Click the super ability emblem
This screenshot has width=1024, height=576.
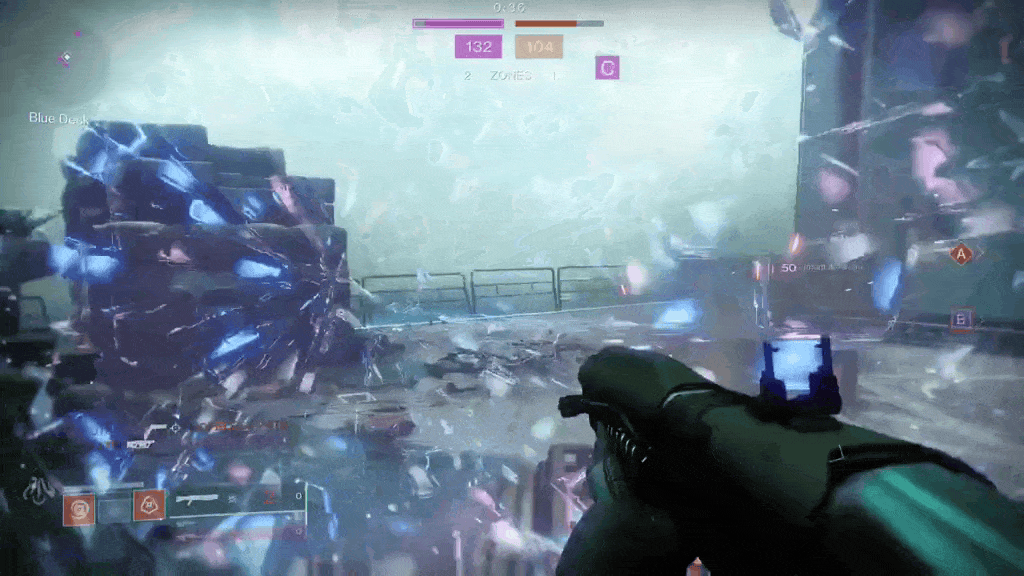41,491
